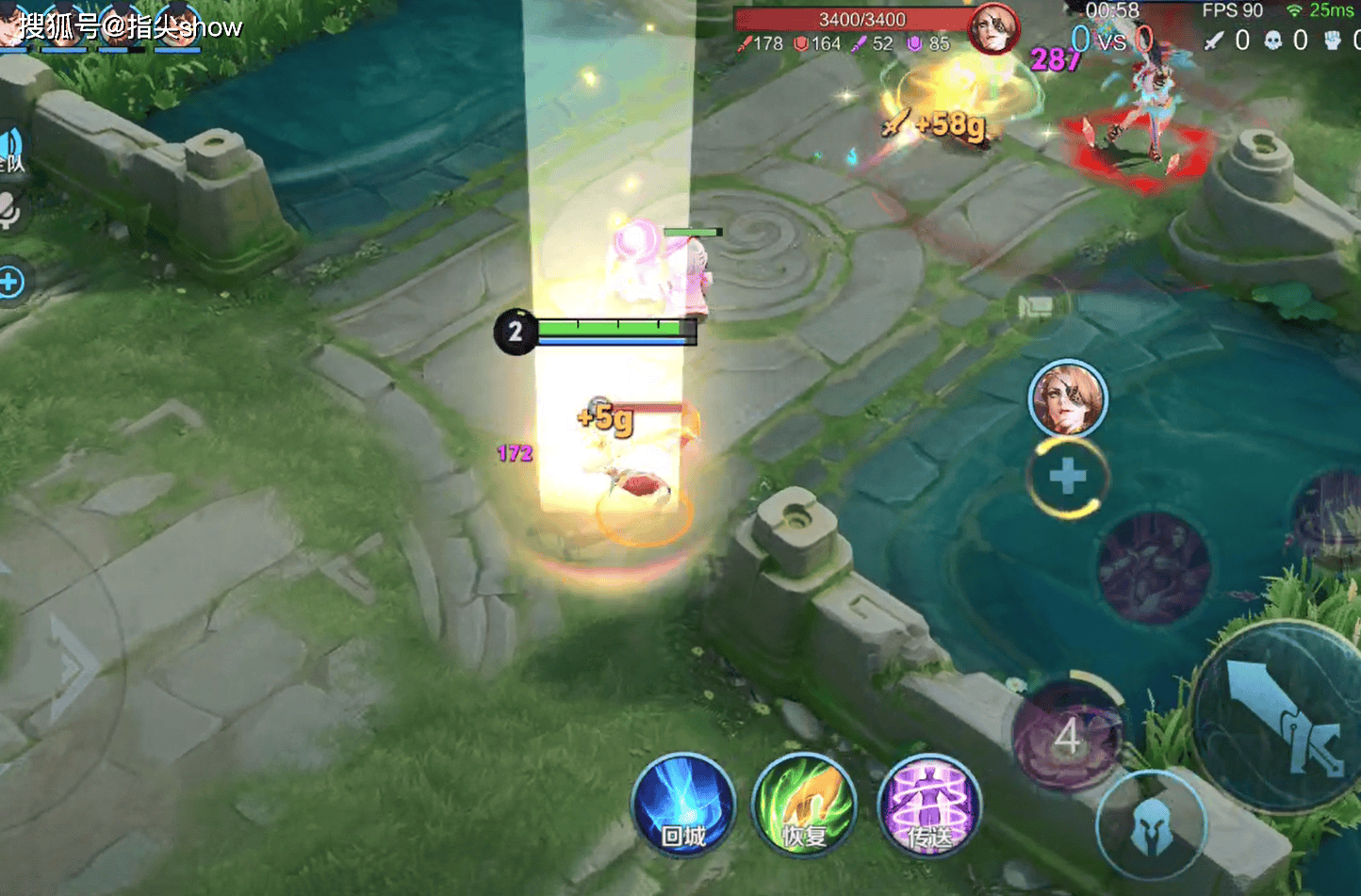Cast the 传送 teleport spell
Screen dimensions: 1361x896
tap(928, 806)
